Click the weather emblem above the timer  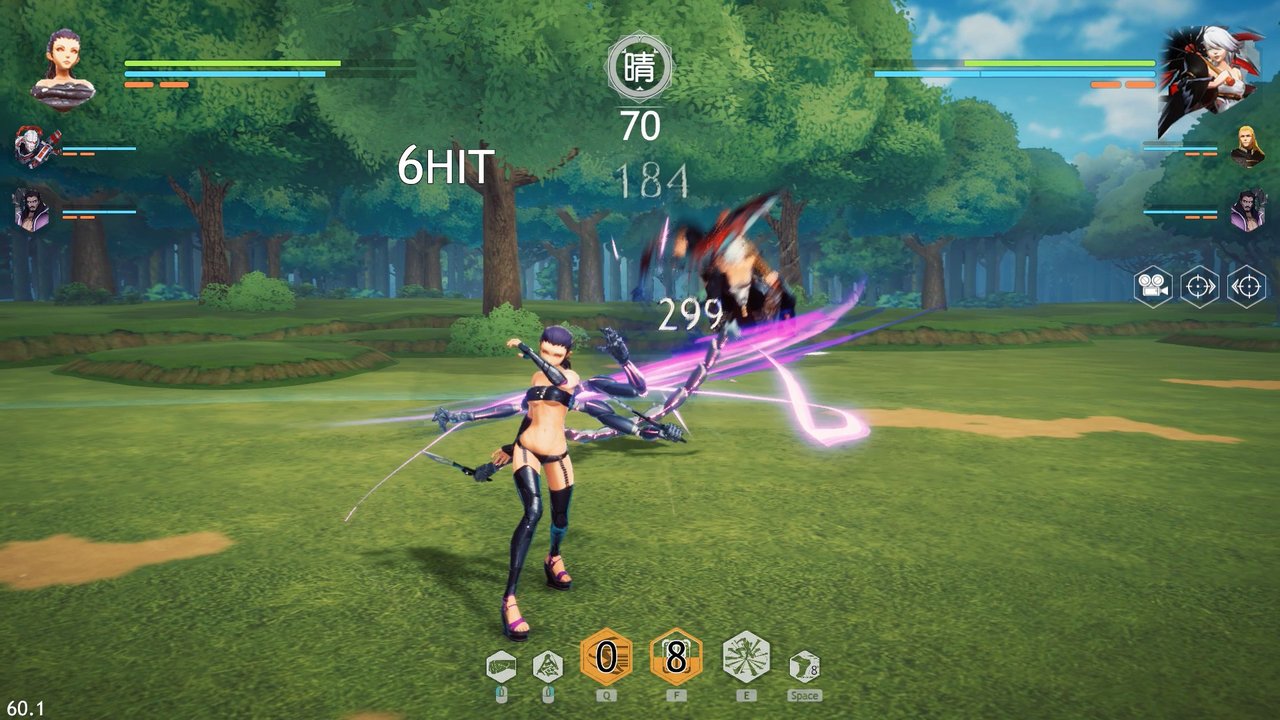[x=640, y=68]
